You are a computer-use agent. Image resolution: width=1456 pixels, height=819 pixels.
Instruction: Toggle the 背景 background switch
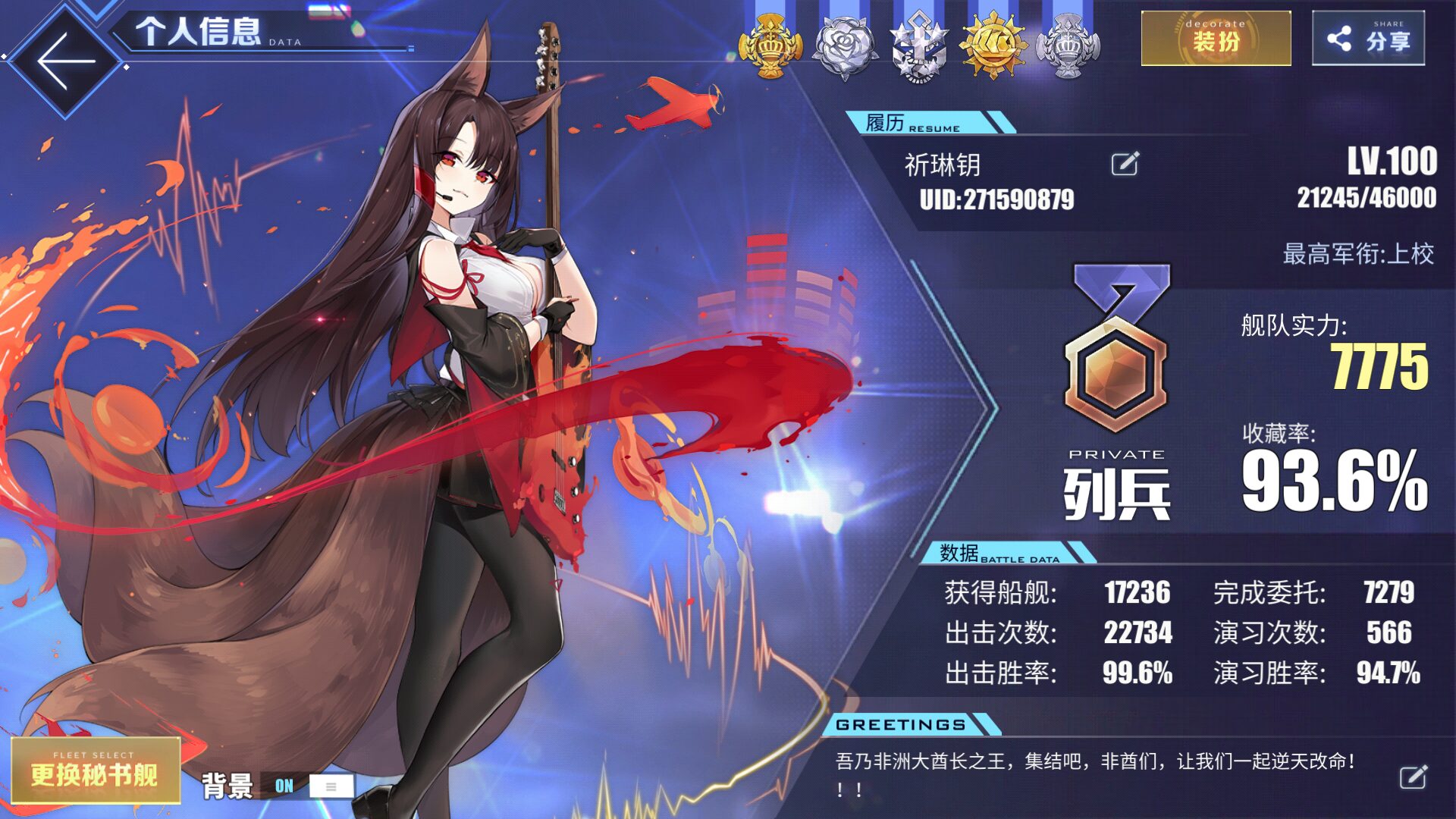(x=307, y=786)
